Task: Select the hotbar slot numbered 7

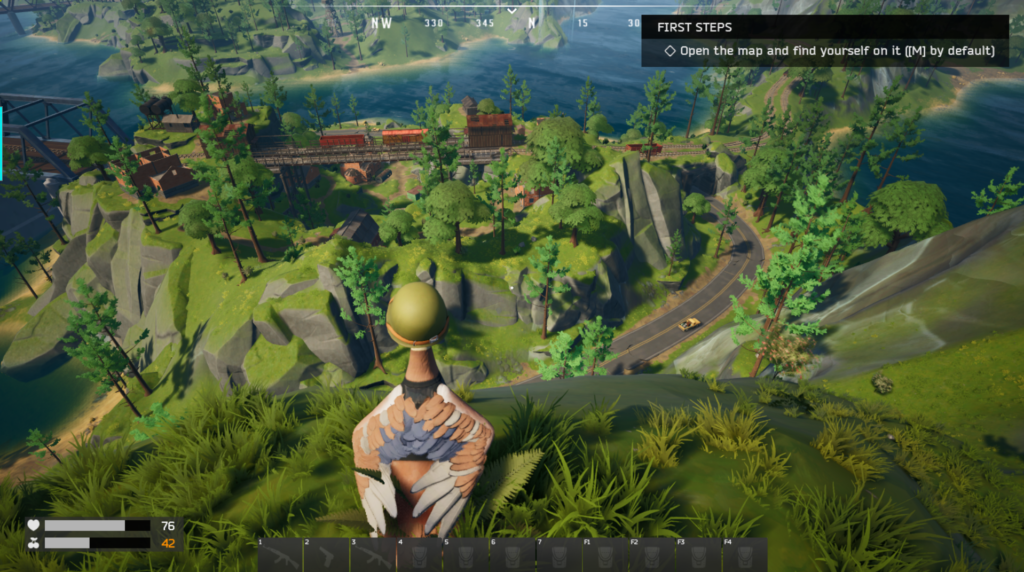Action: point(558,555)
